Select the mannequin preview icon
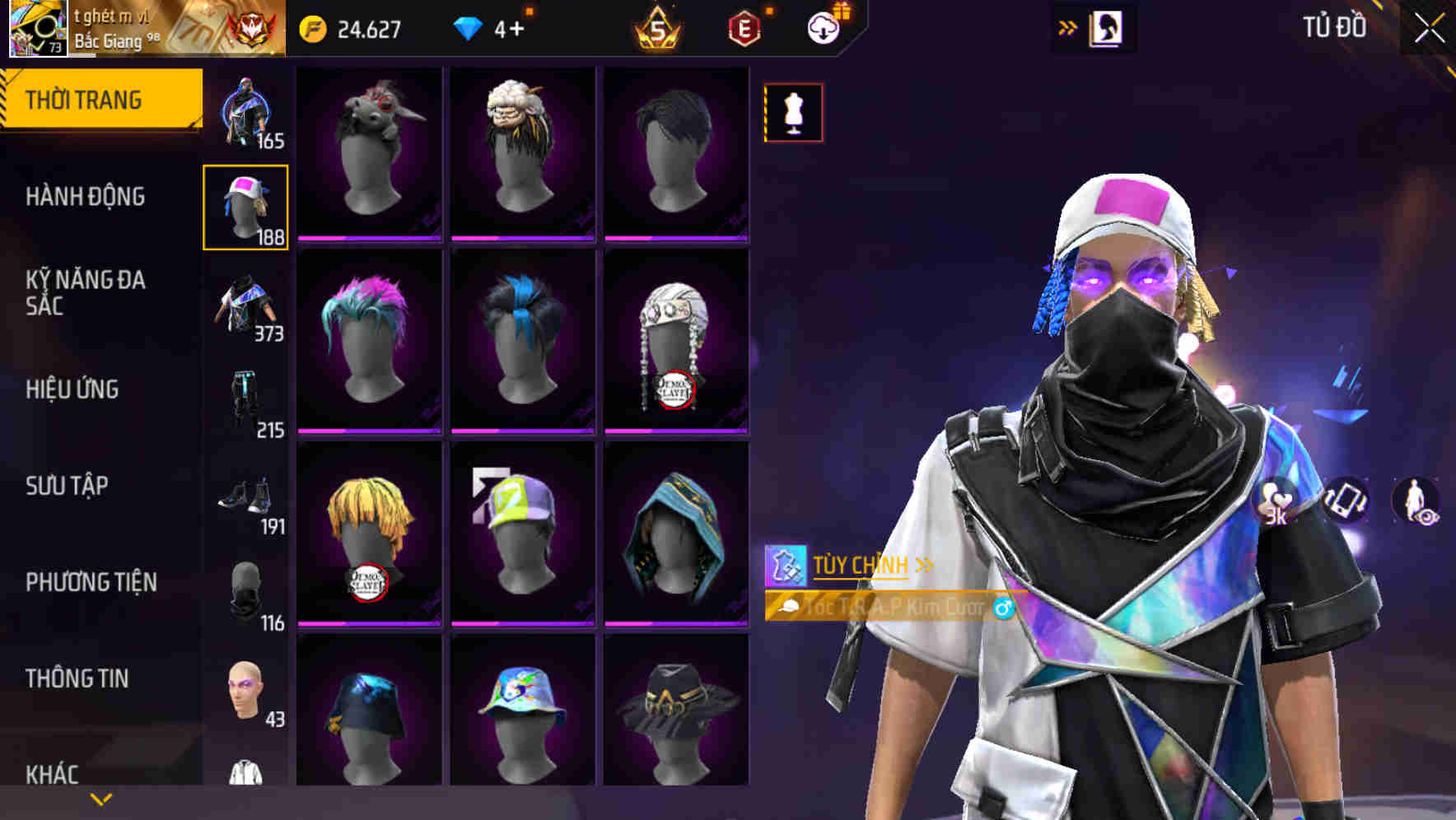 pos(792,113)
